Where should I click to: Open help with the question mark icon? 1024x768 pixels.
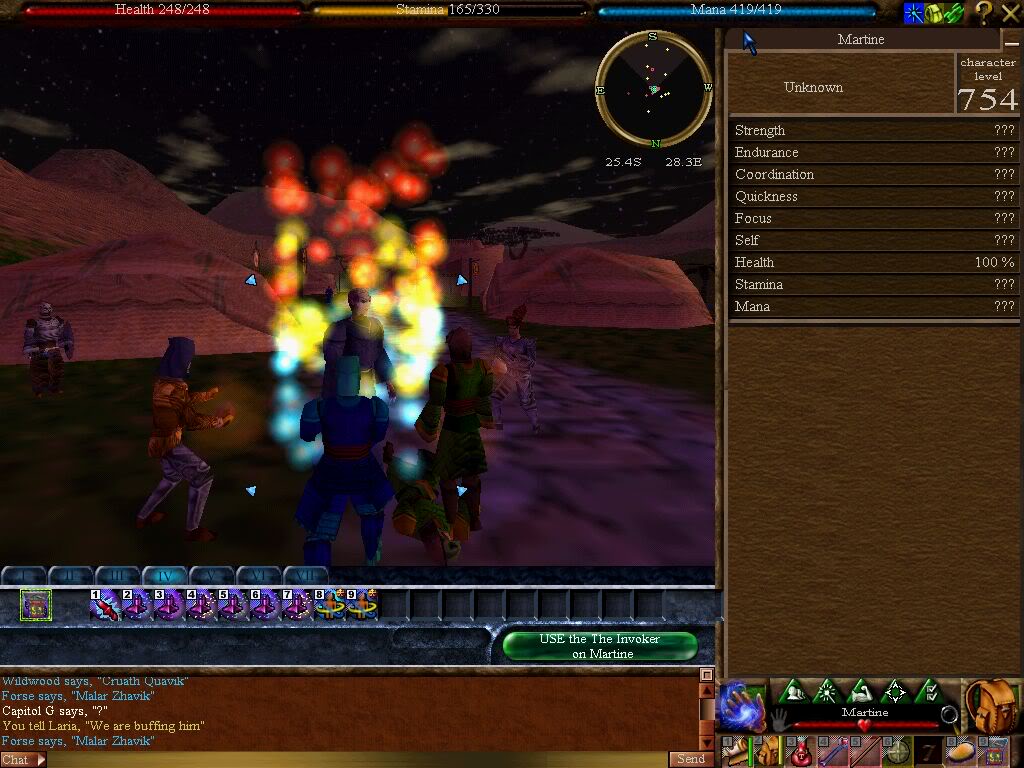983,12
